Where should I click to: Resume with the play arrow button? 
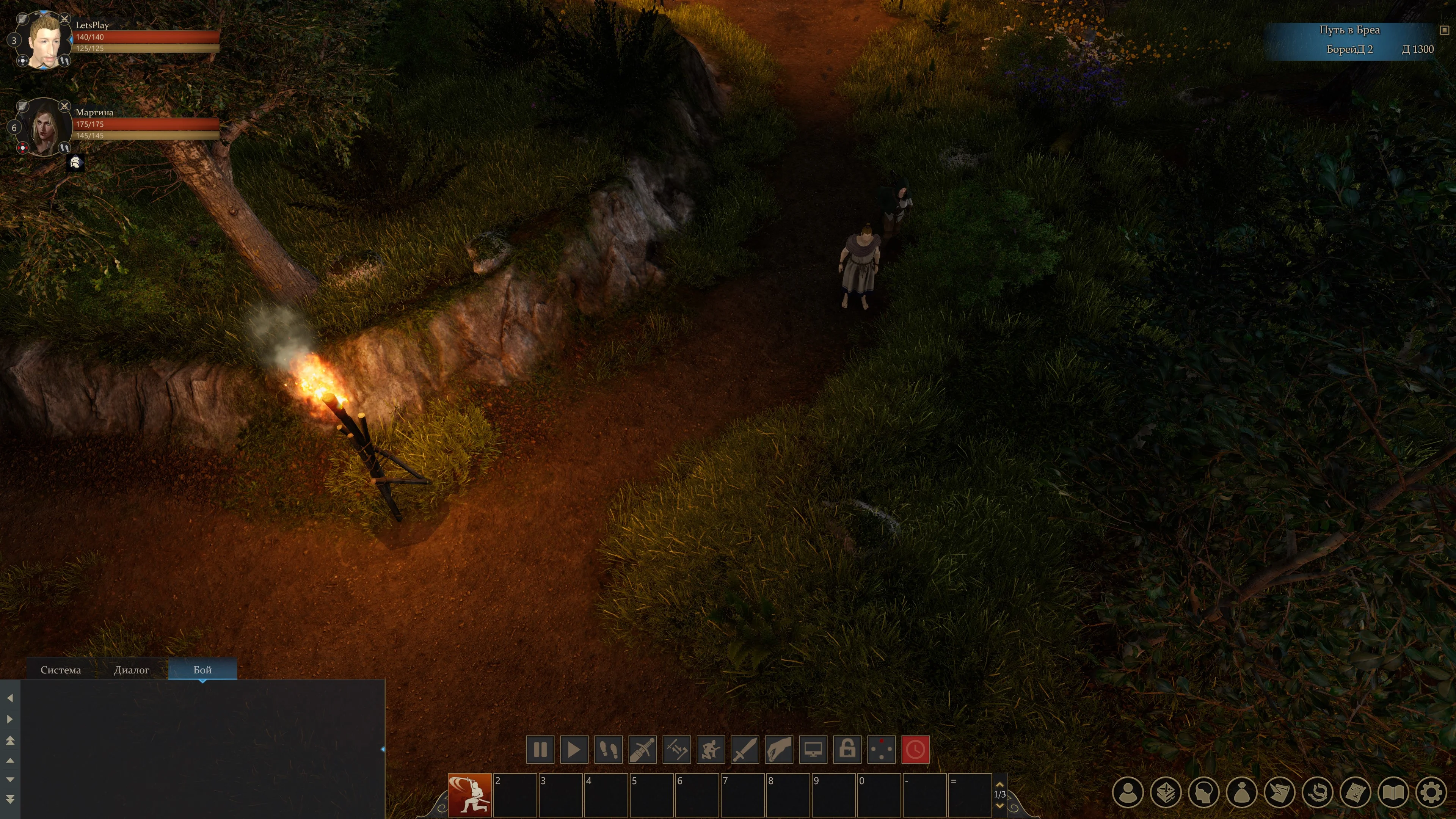(x=574, y=750)
